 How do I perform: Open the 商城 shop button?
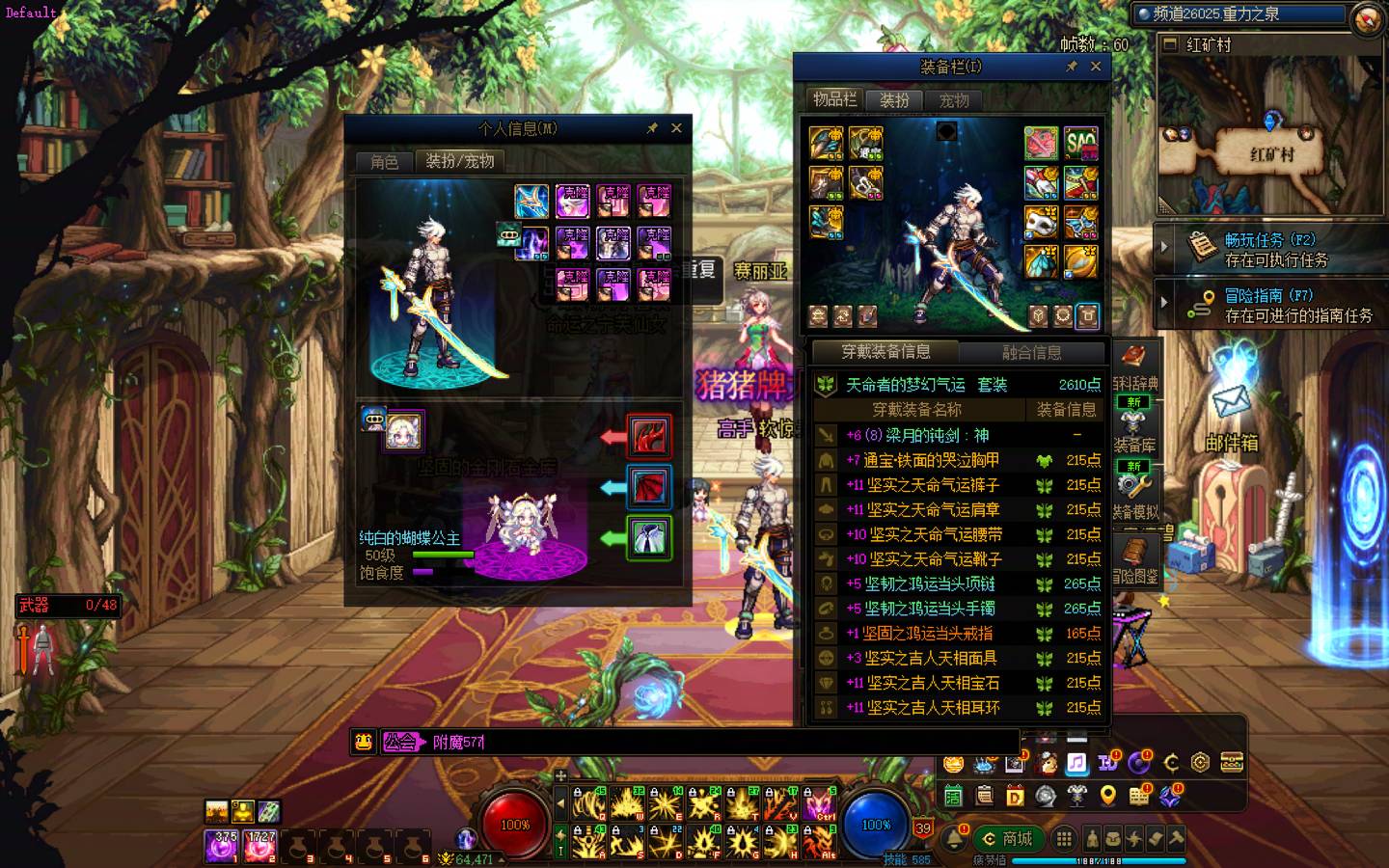(x=1008, y=838)
